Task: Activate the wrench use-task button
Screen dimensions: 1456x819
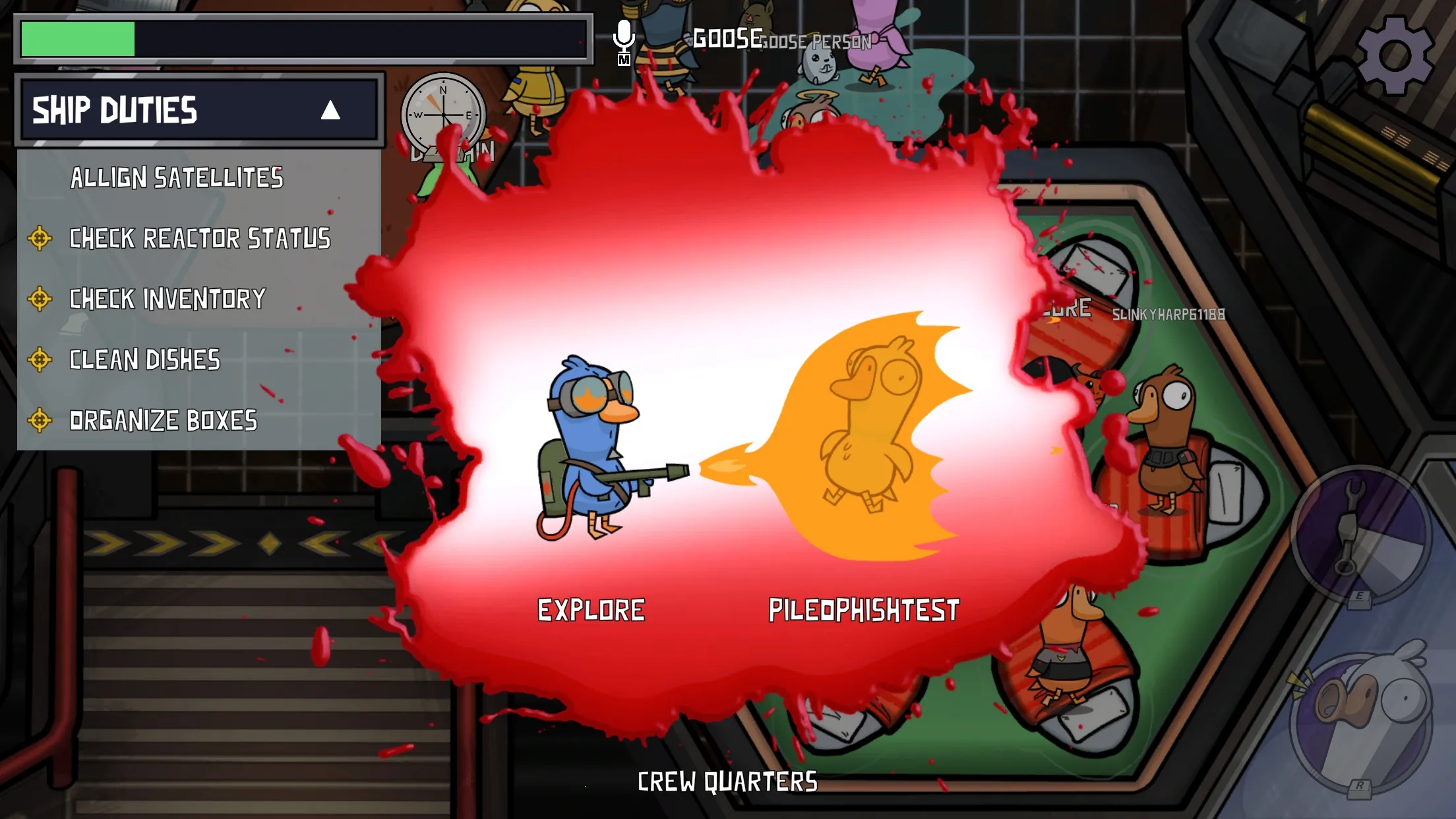Action: [1358, 533]
